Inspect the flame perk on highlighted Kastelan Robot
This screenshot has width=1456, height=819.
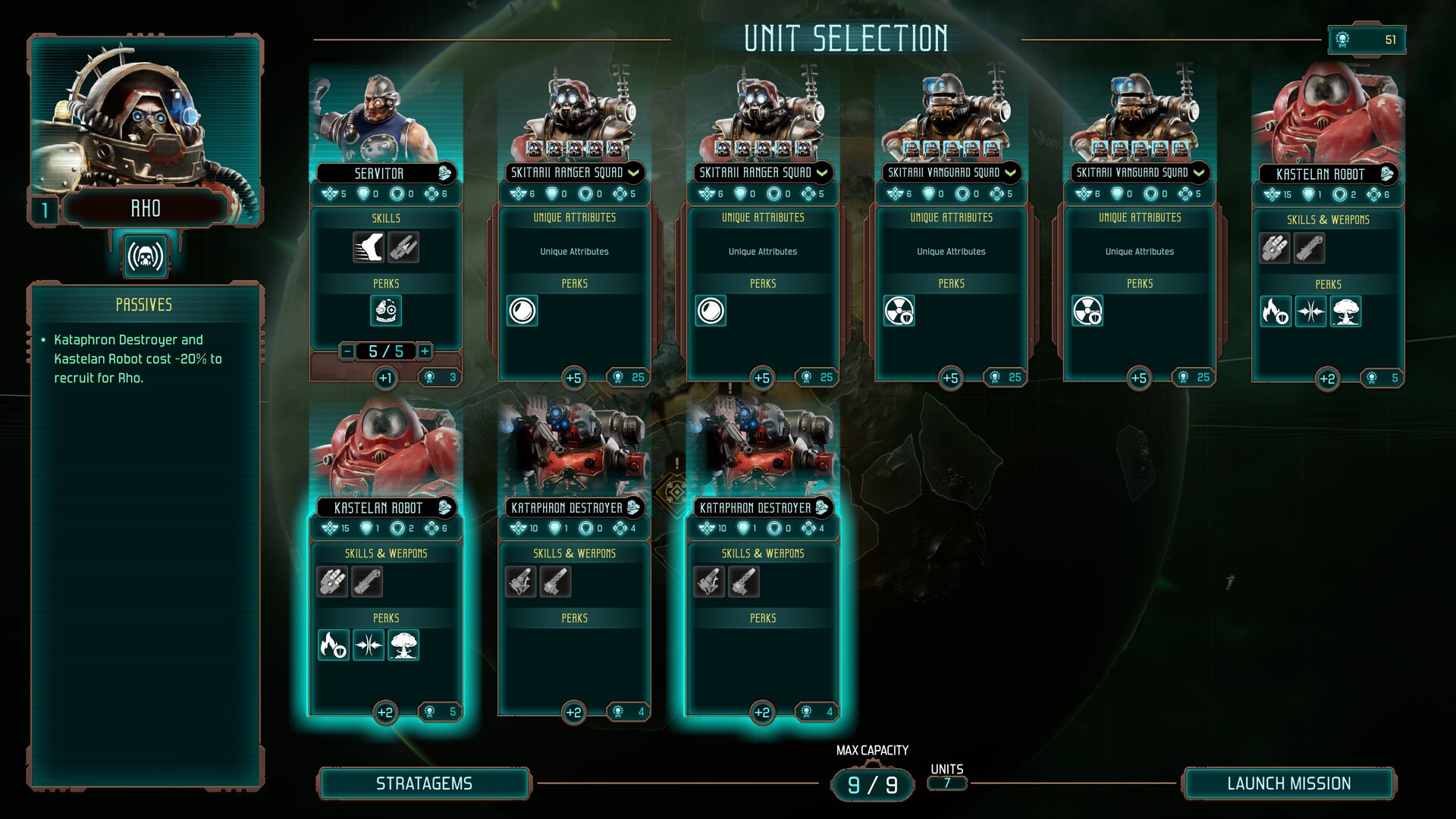(333, 645)
